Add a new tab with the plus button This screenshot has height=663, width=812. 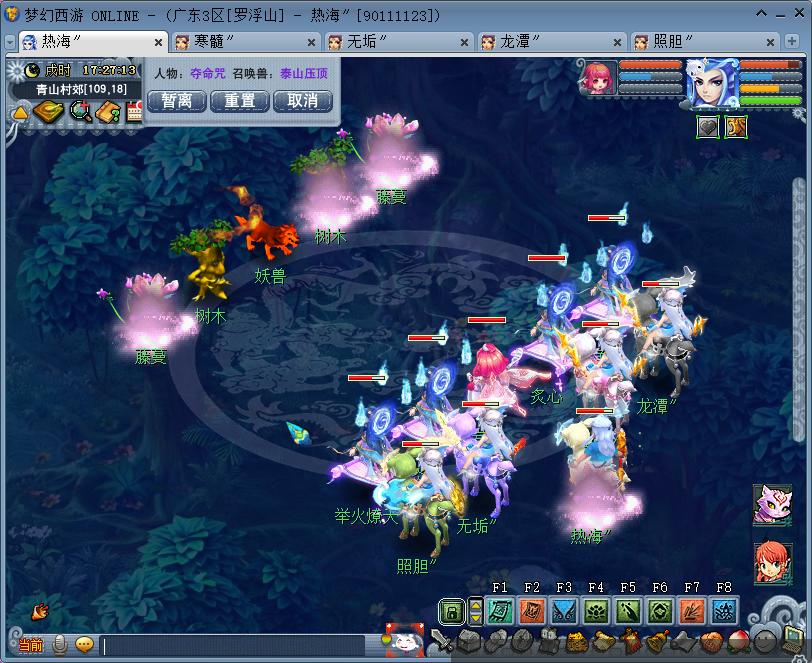796,42
